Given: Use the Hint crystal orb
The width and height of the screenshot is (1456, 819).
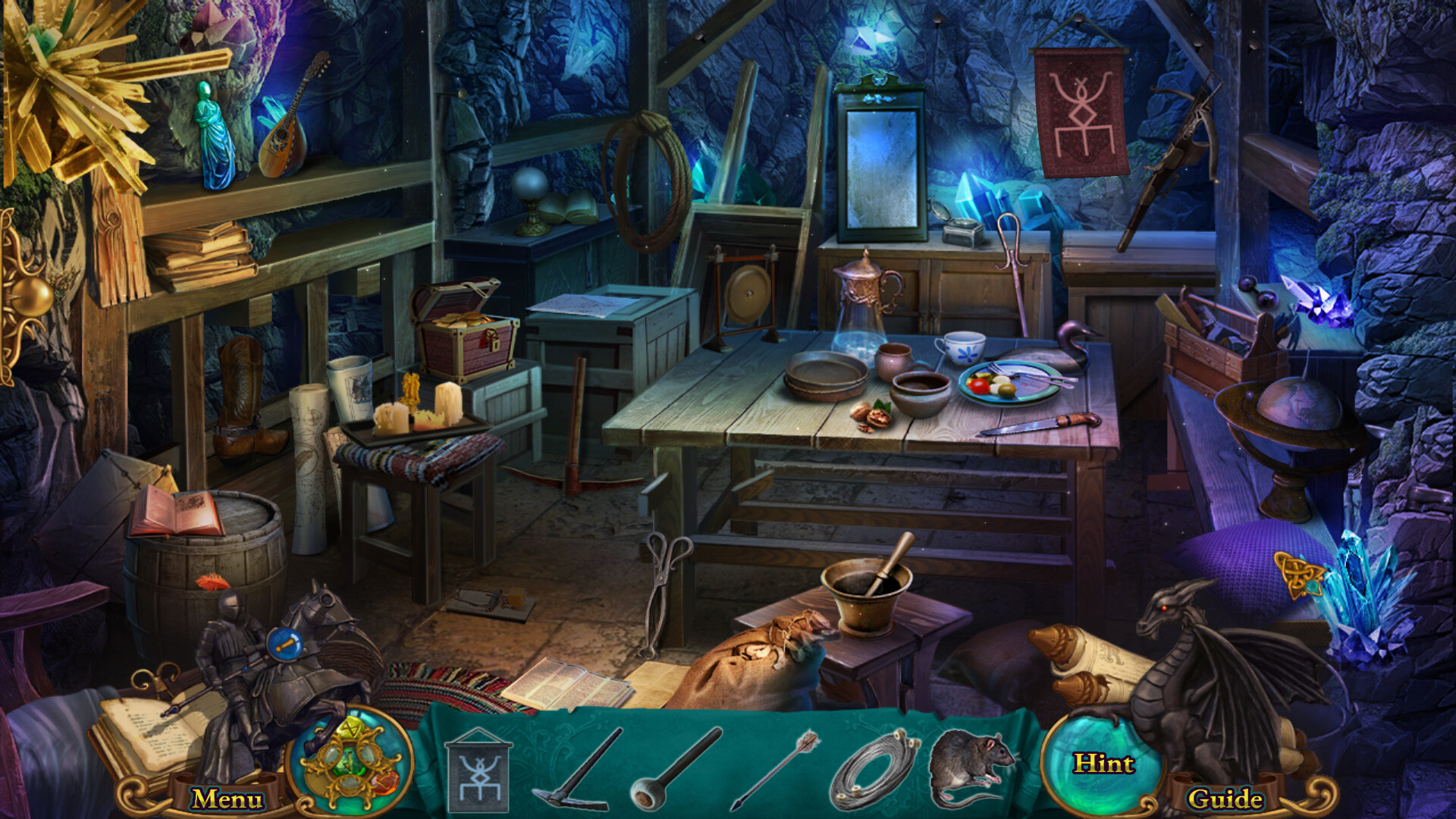Looking at the screenshot, I should click(1103, 764).
